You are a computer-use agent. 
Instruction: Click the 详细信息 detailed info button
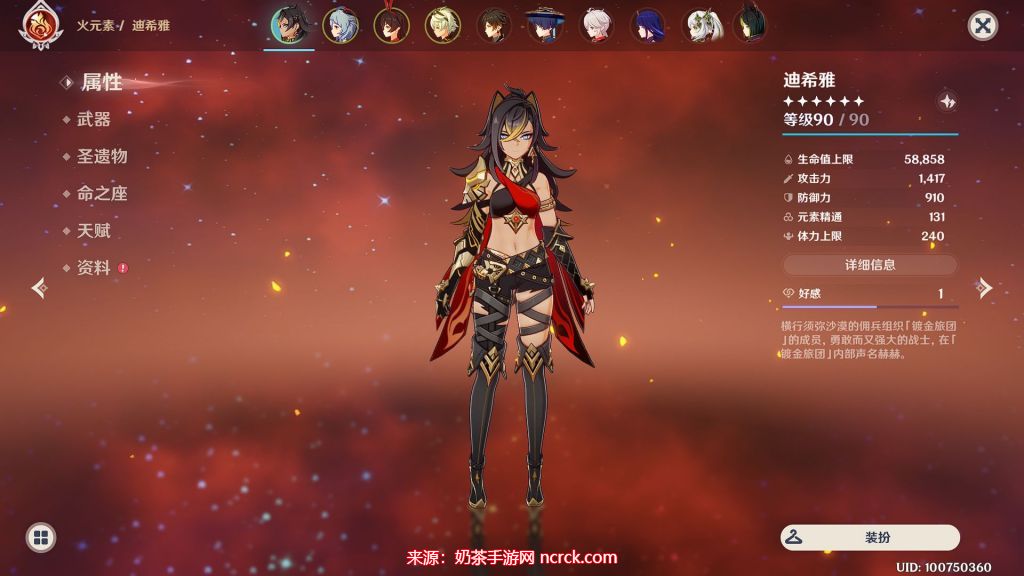pos(869,265)
